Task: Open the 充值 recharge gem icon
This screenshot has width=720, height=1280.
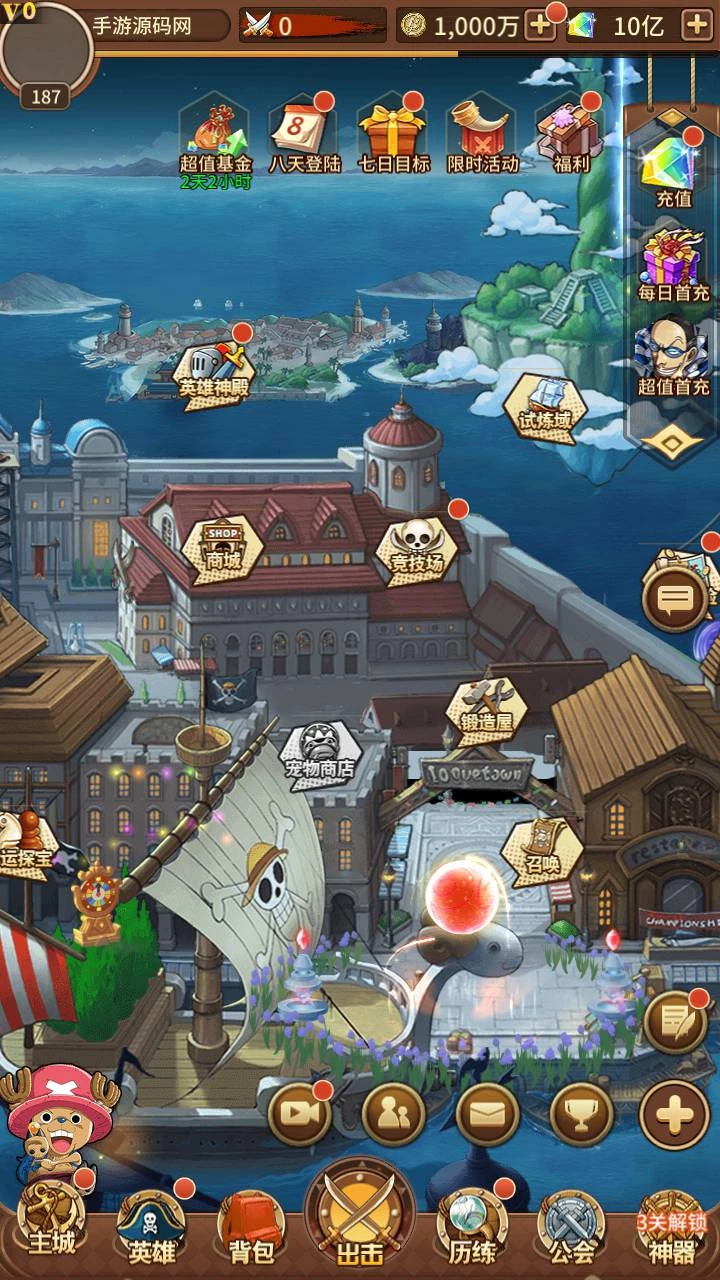Action: (x=673, y=168)
